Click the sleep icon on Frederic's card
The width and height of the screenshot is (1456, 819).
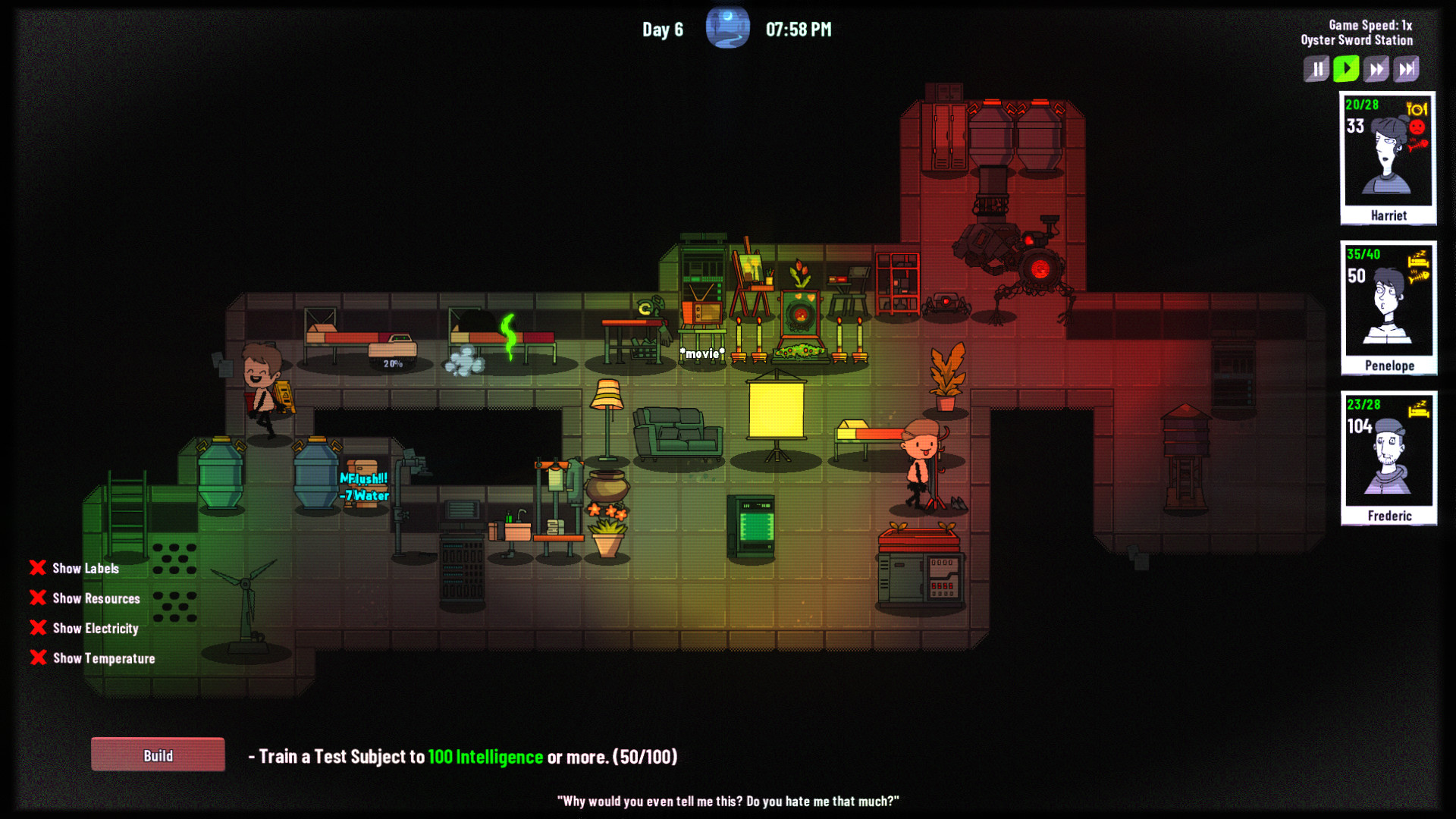[1417, 409]
